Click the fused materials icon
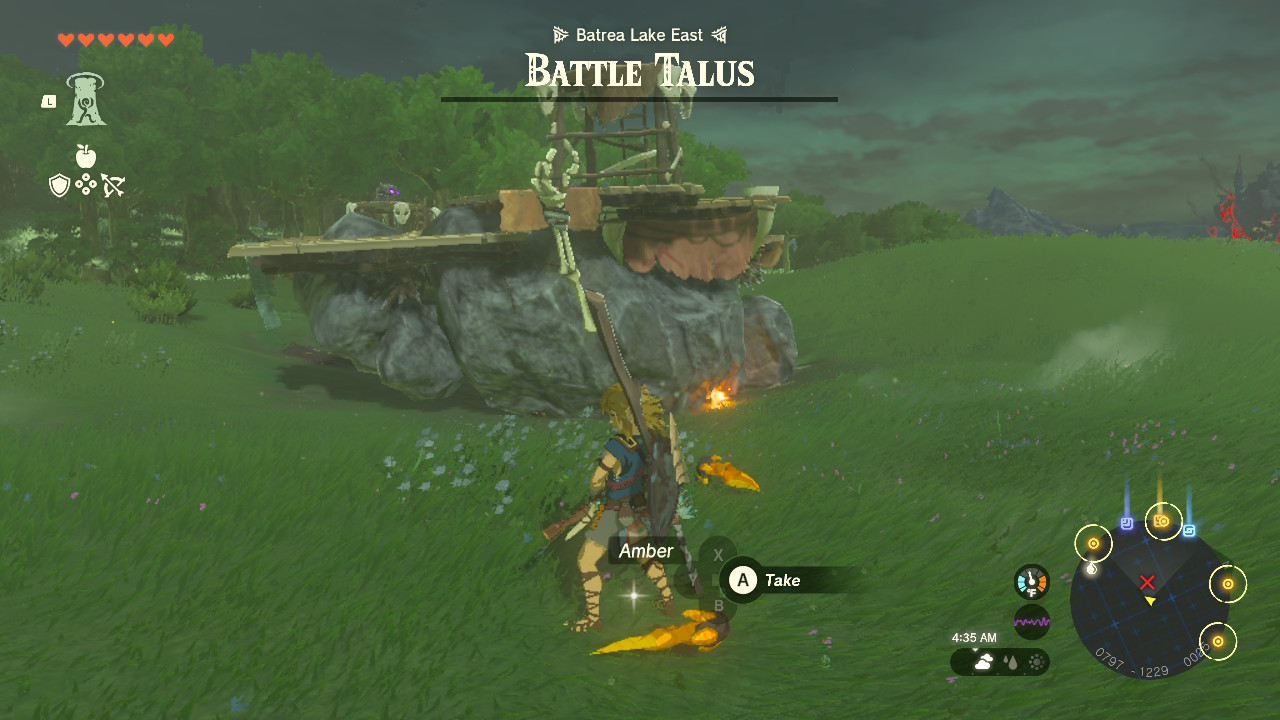 coord(86,184)
